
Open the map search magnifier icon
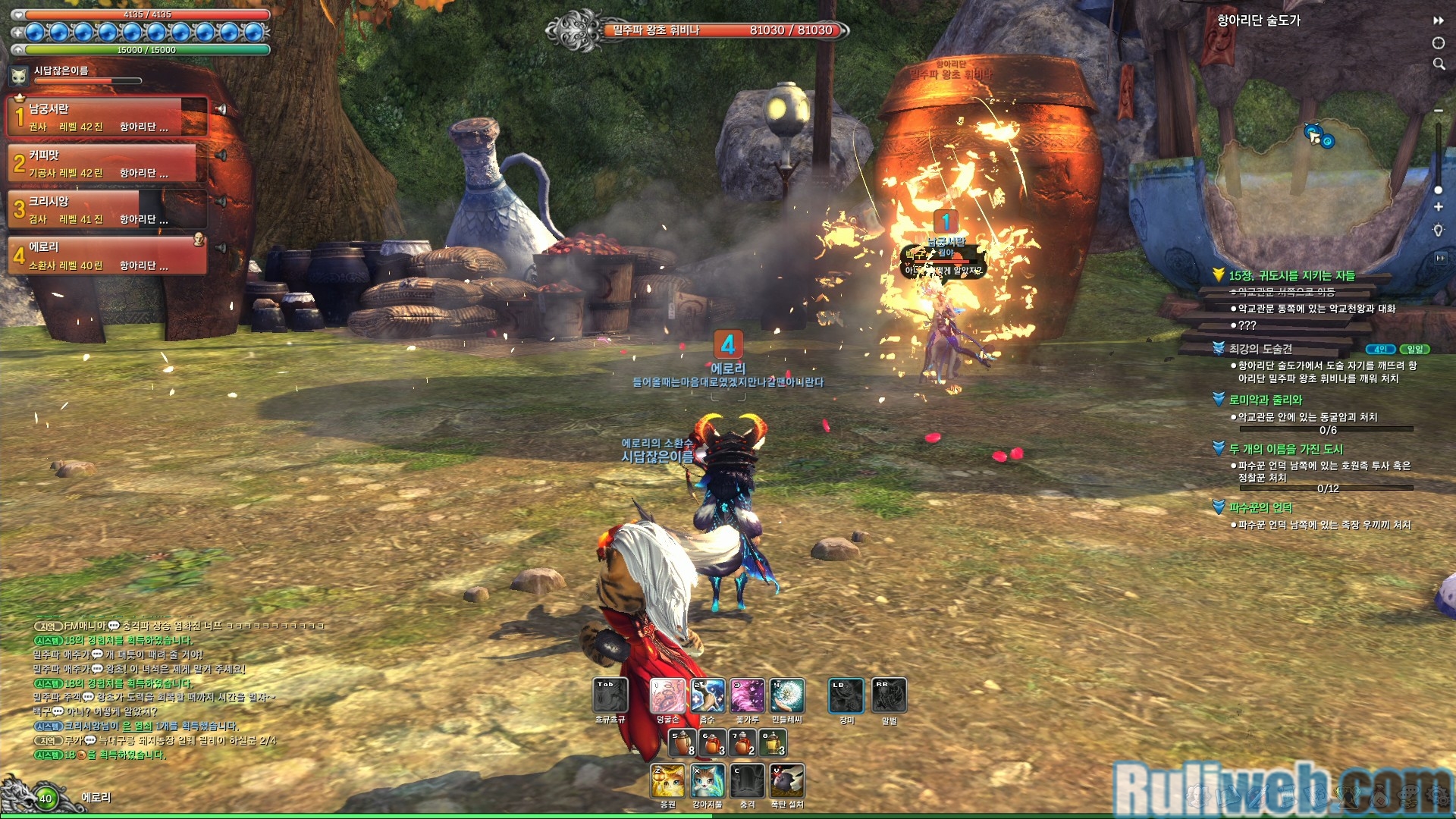coord(1439,64)
